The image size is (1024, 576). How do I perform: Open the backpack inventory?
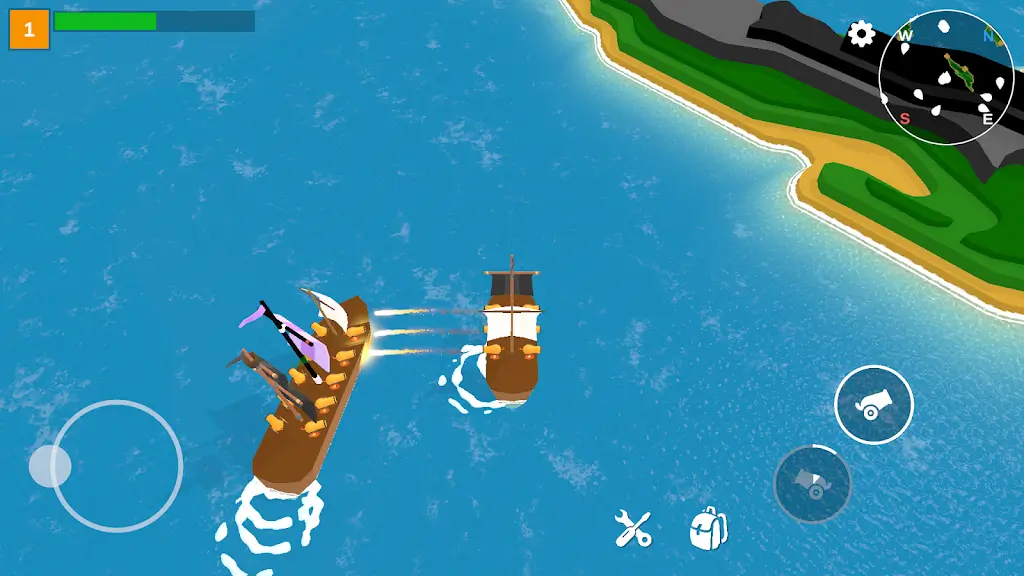(708, 528)
